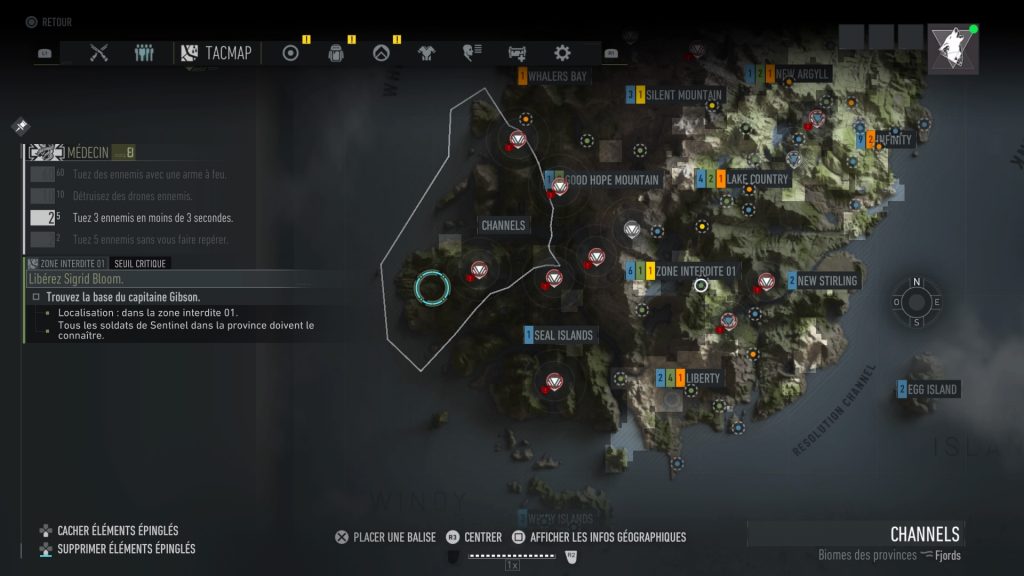Select the Zone Interdite 01 map label
This screenshot has width=1024, height=576.
click(694, 271)
